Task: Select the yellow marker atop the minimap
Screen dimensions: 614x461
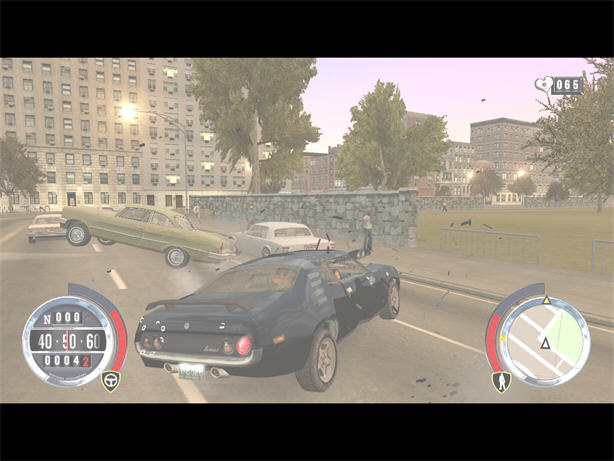Action: (x=546, y=300)
